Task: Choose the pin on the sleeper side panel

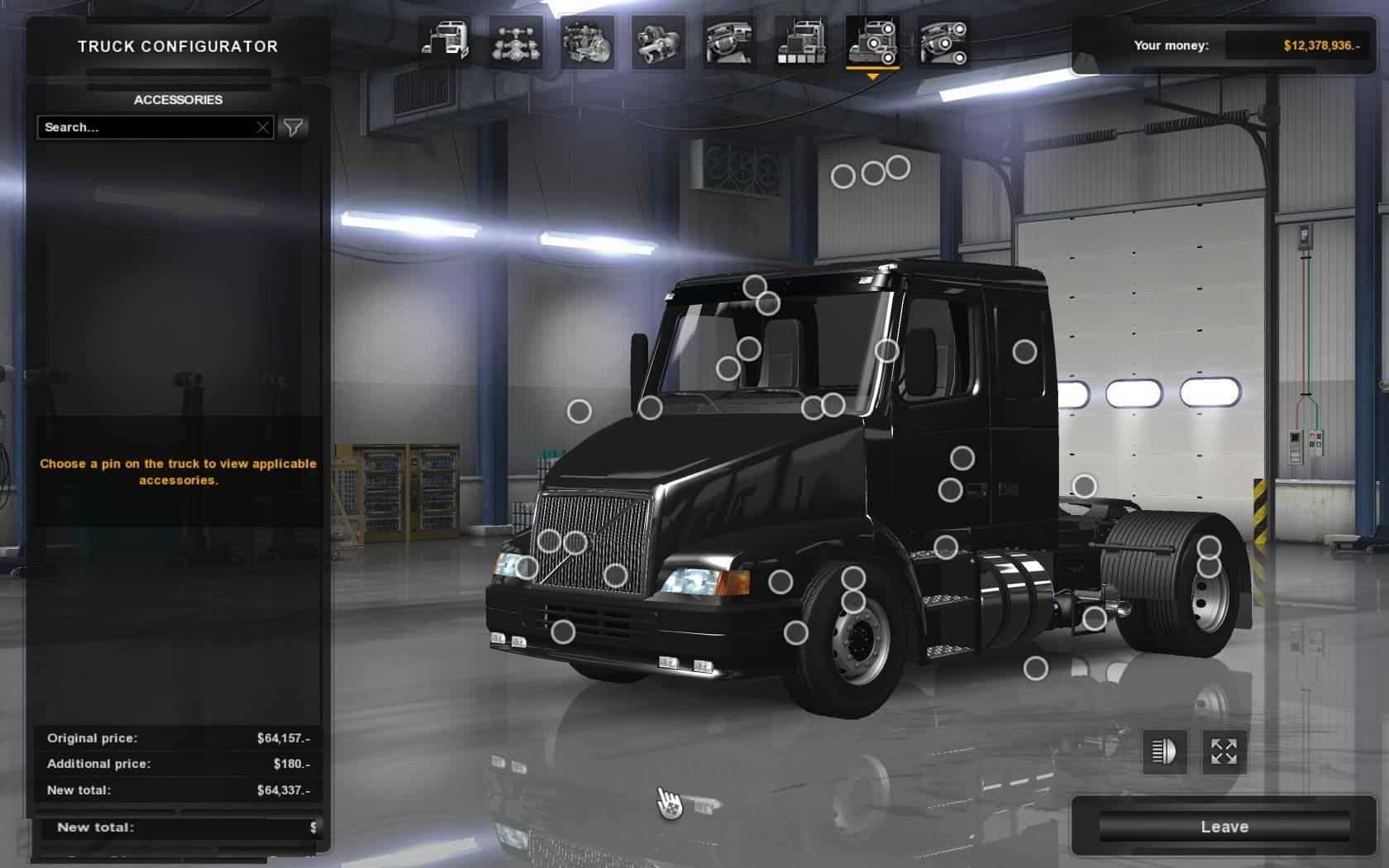Action: click(1024, 351)
